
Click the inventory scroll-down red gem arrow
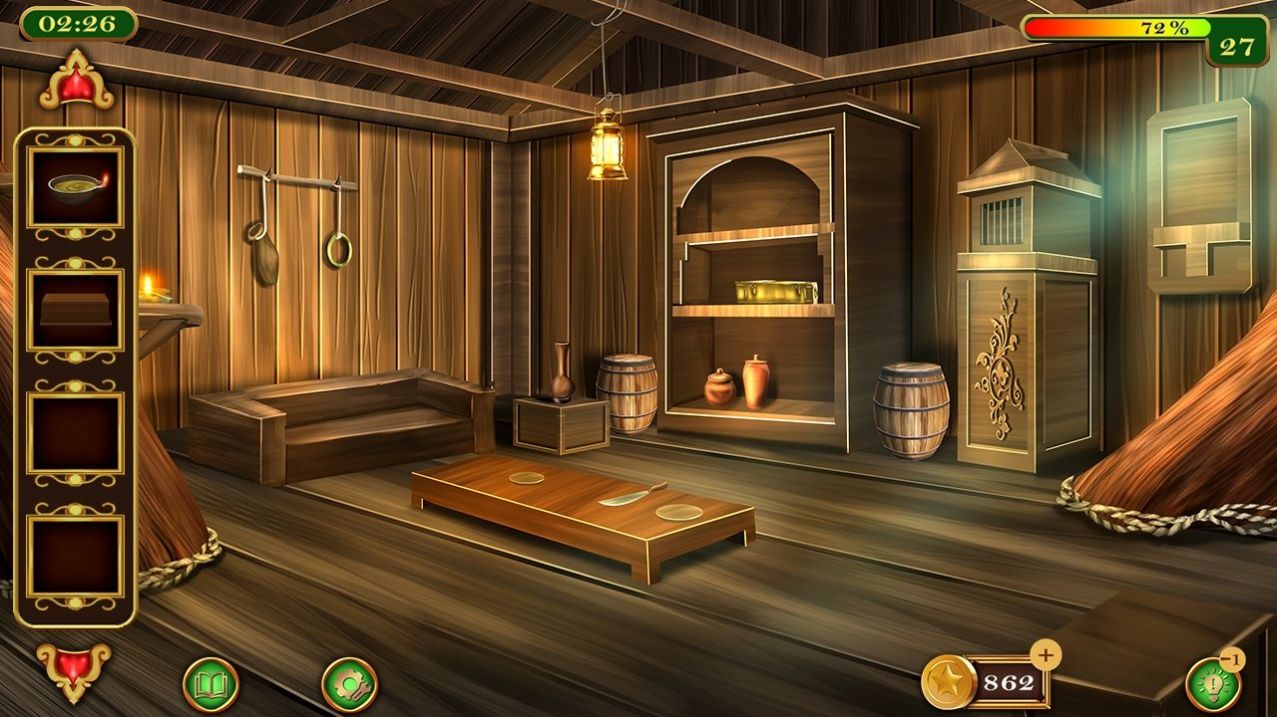(74, 668)
